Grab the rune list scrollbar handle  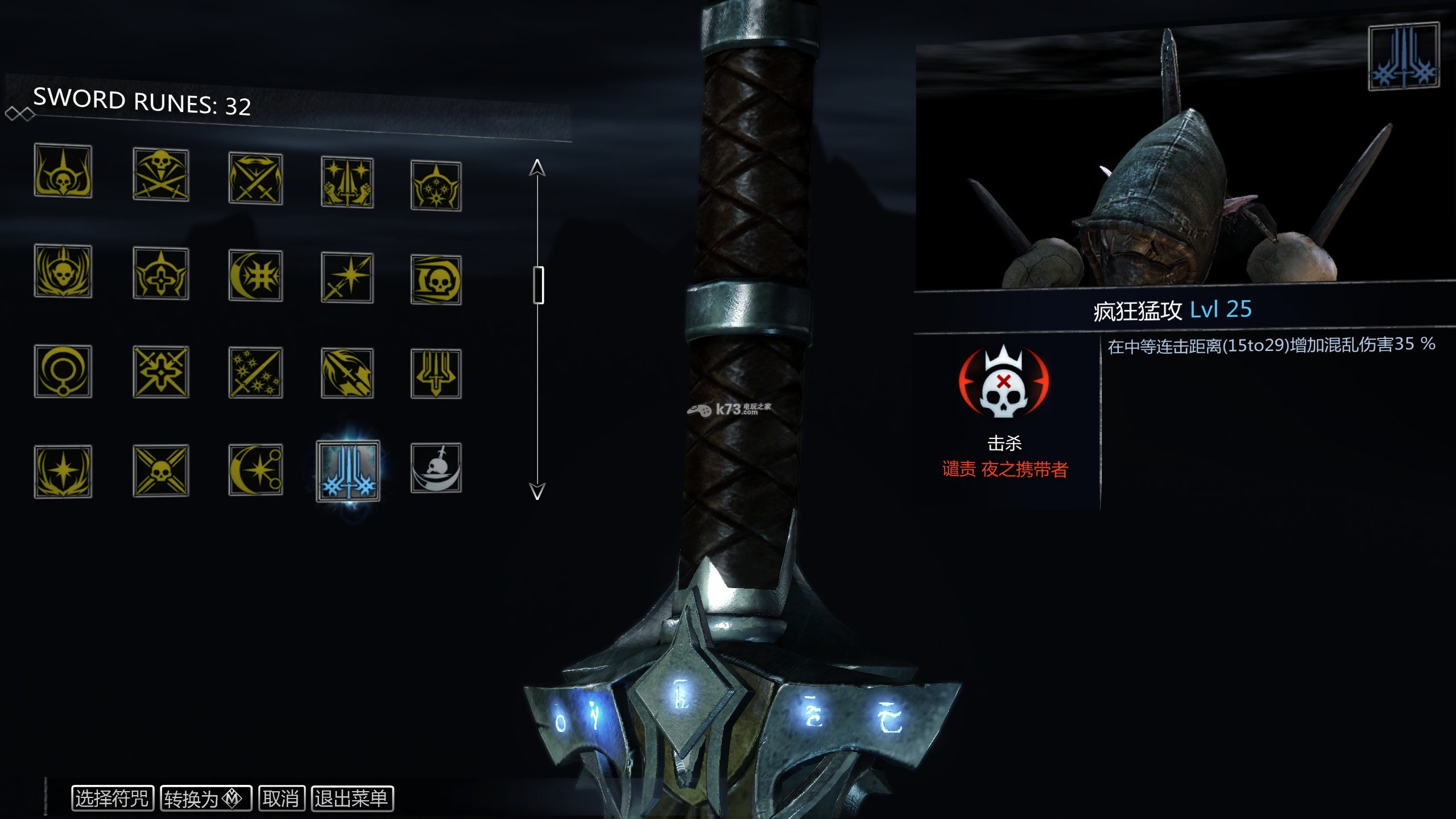point(538,285)
